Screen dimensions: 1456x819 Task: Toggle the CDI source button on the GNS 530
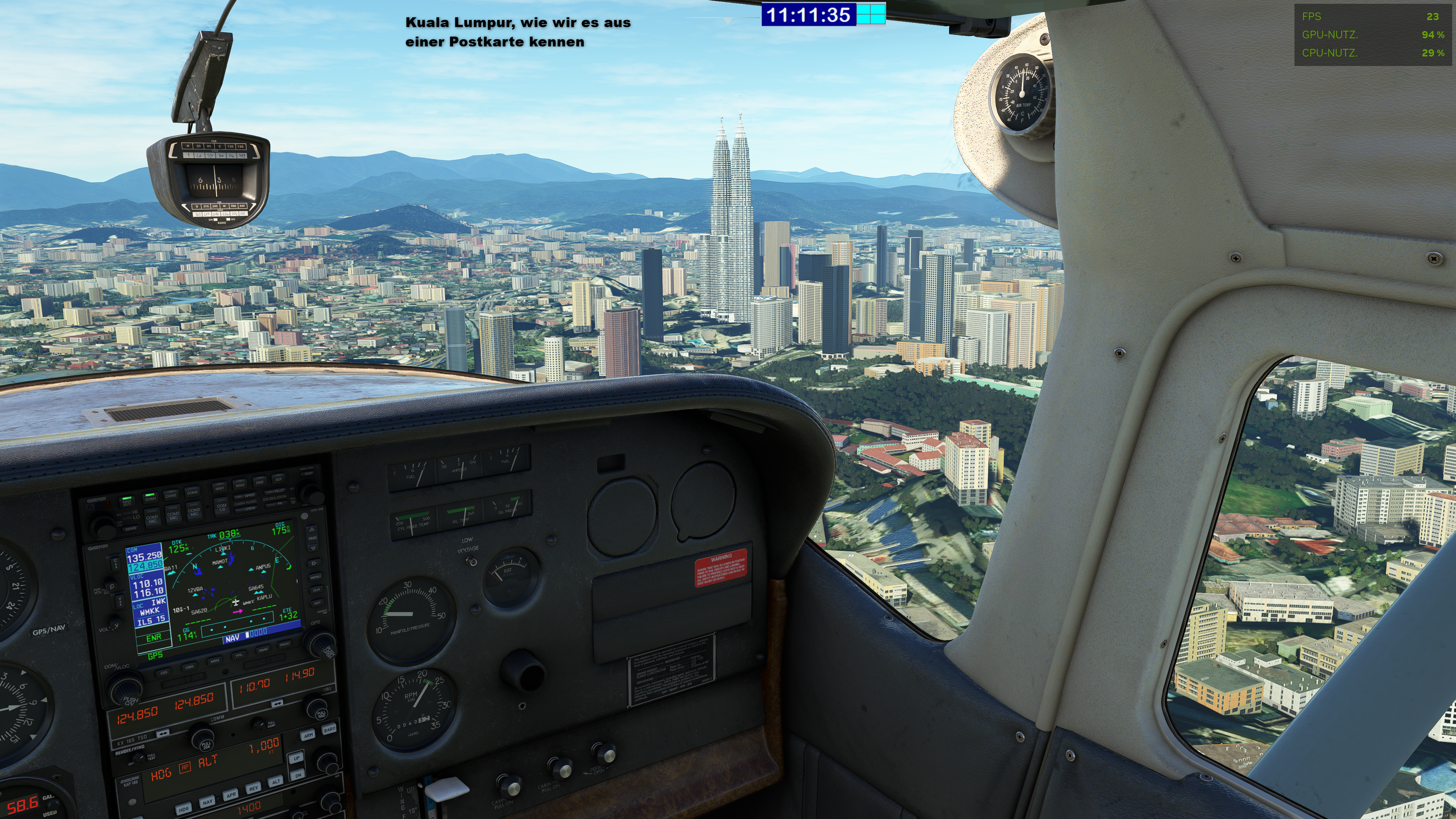pos(164,673)
